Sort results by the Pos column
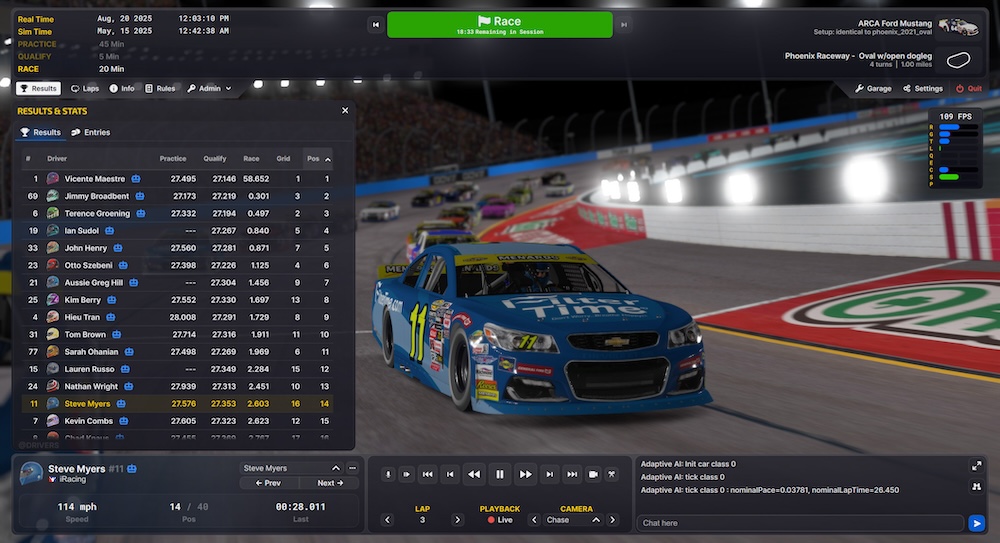 pyautogui.click(x=316, y=158)
